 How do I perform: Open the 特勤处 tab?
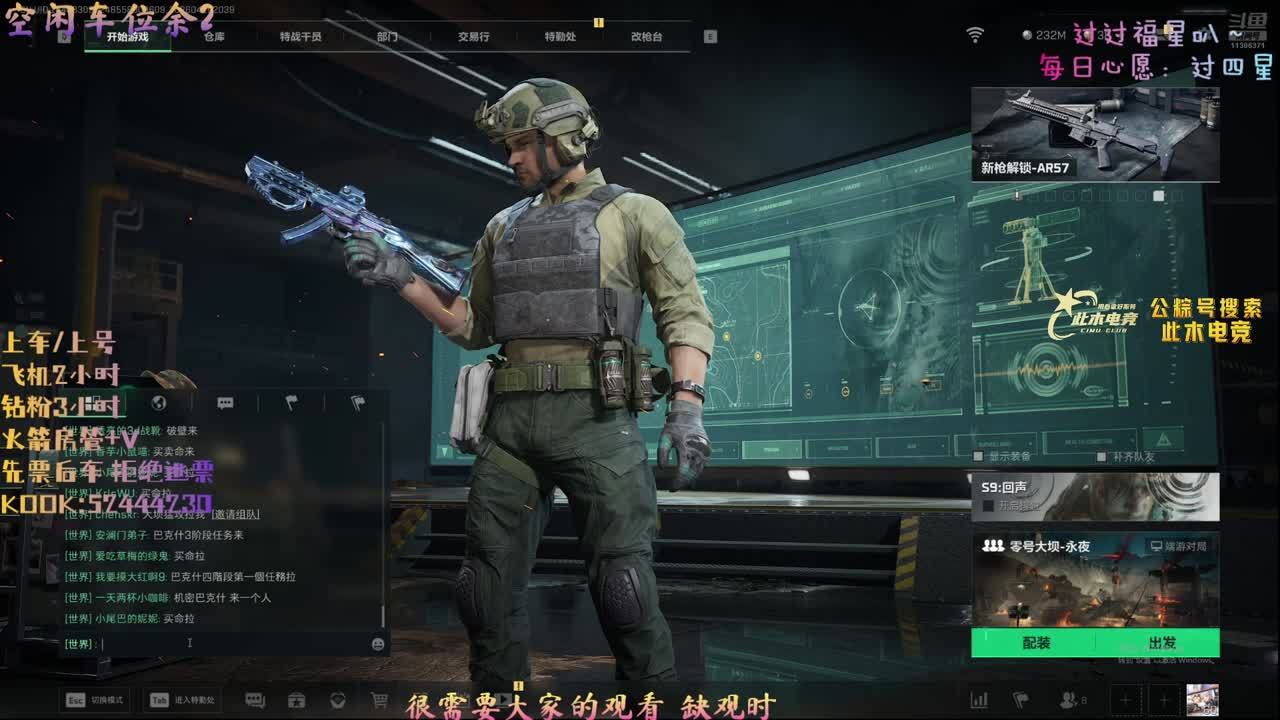point(560,37)
